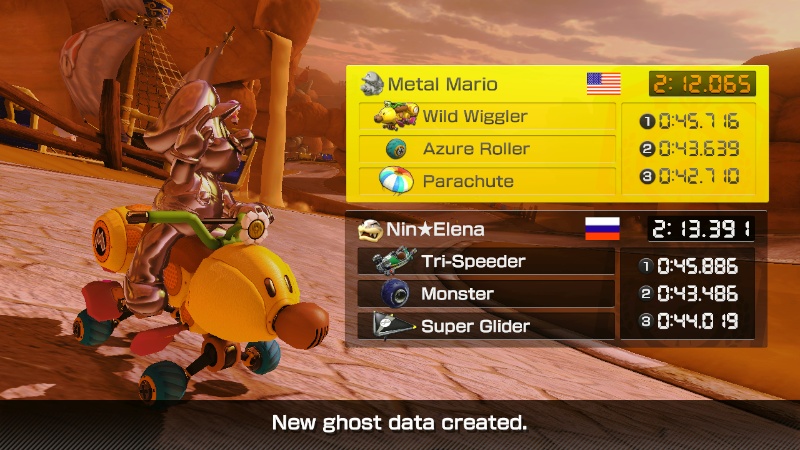Pick the Parachute glider row
The image size is (800, 450).
tap(487, 181)
